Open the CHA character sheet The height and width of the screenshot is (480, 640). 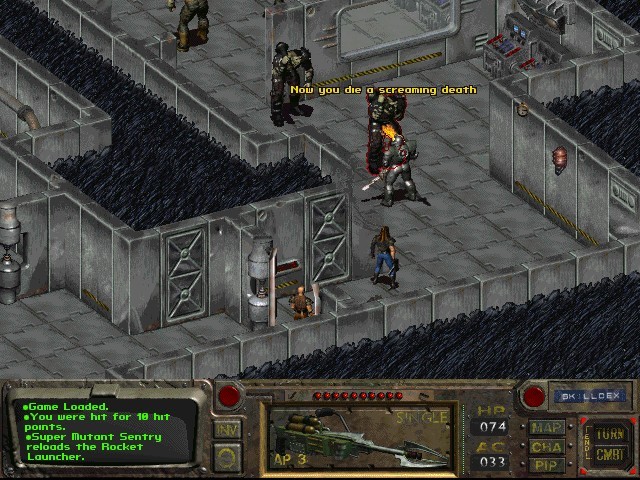(x=546, y=446)
